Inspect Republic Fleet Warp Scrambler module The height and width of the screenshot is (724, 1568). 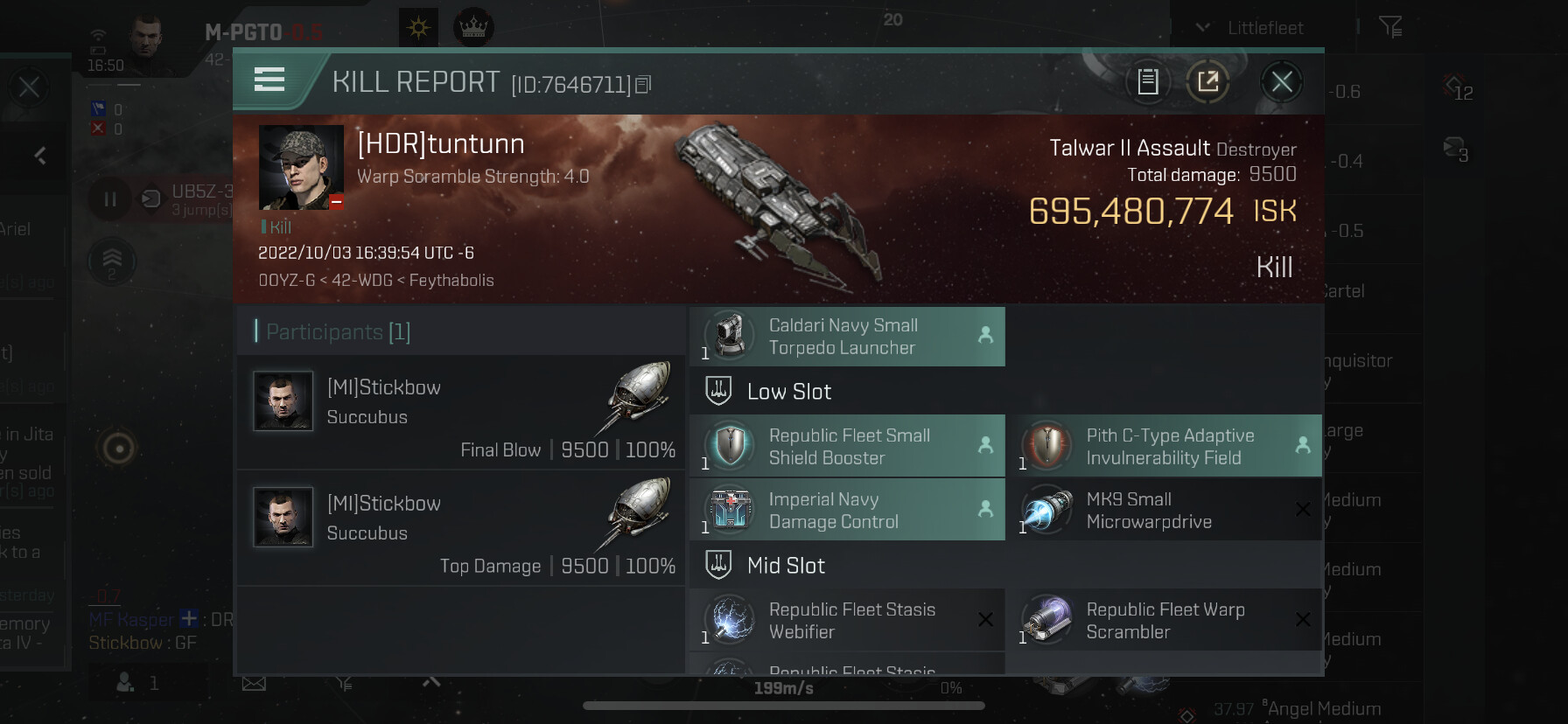pos(1164,621)
